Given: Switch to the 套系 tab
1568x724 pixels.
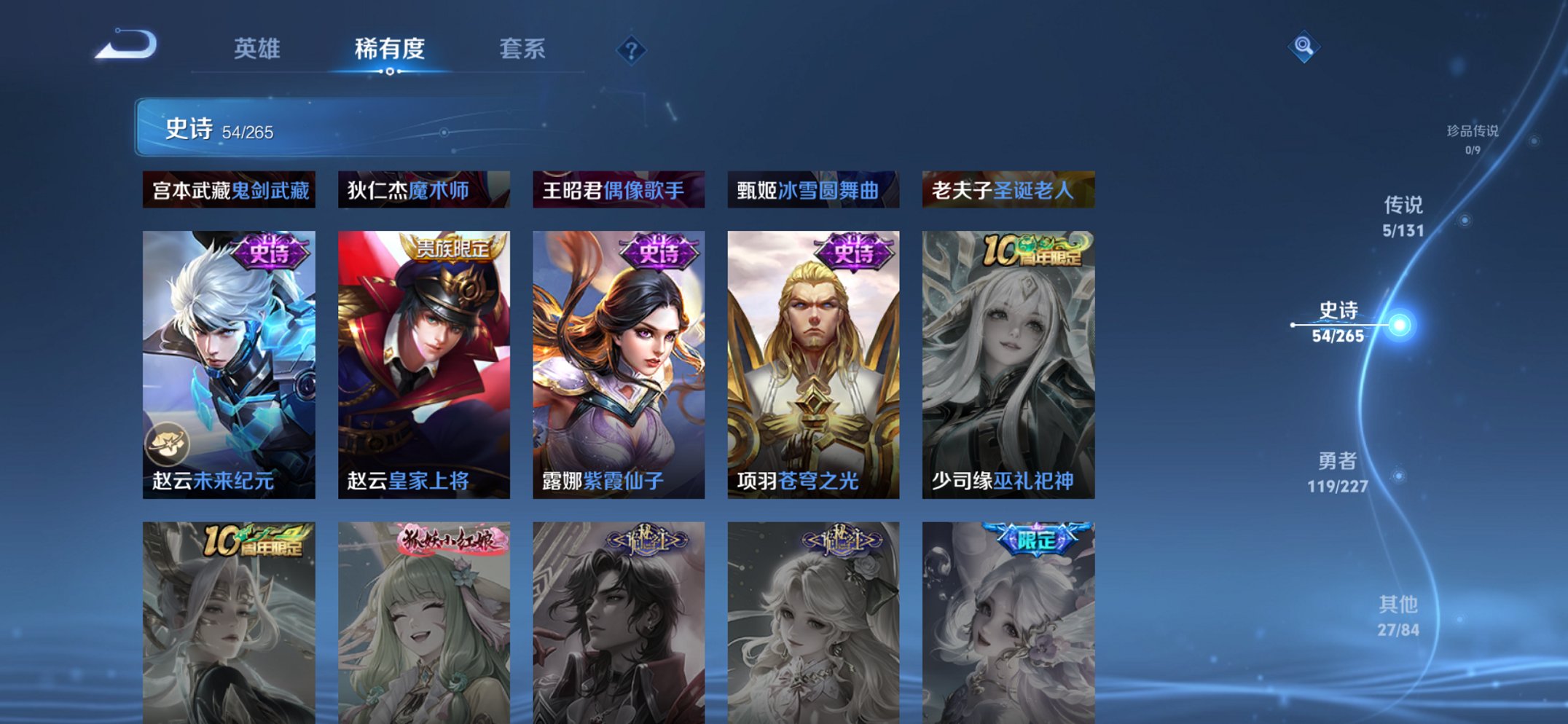Looking at the screenshot, I should pyautogui.click(x=522, y=49).
